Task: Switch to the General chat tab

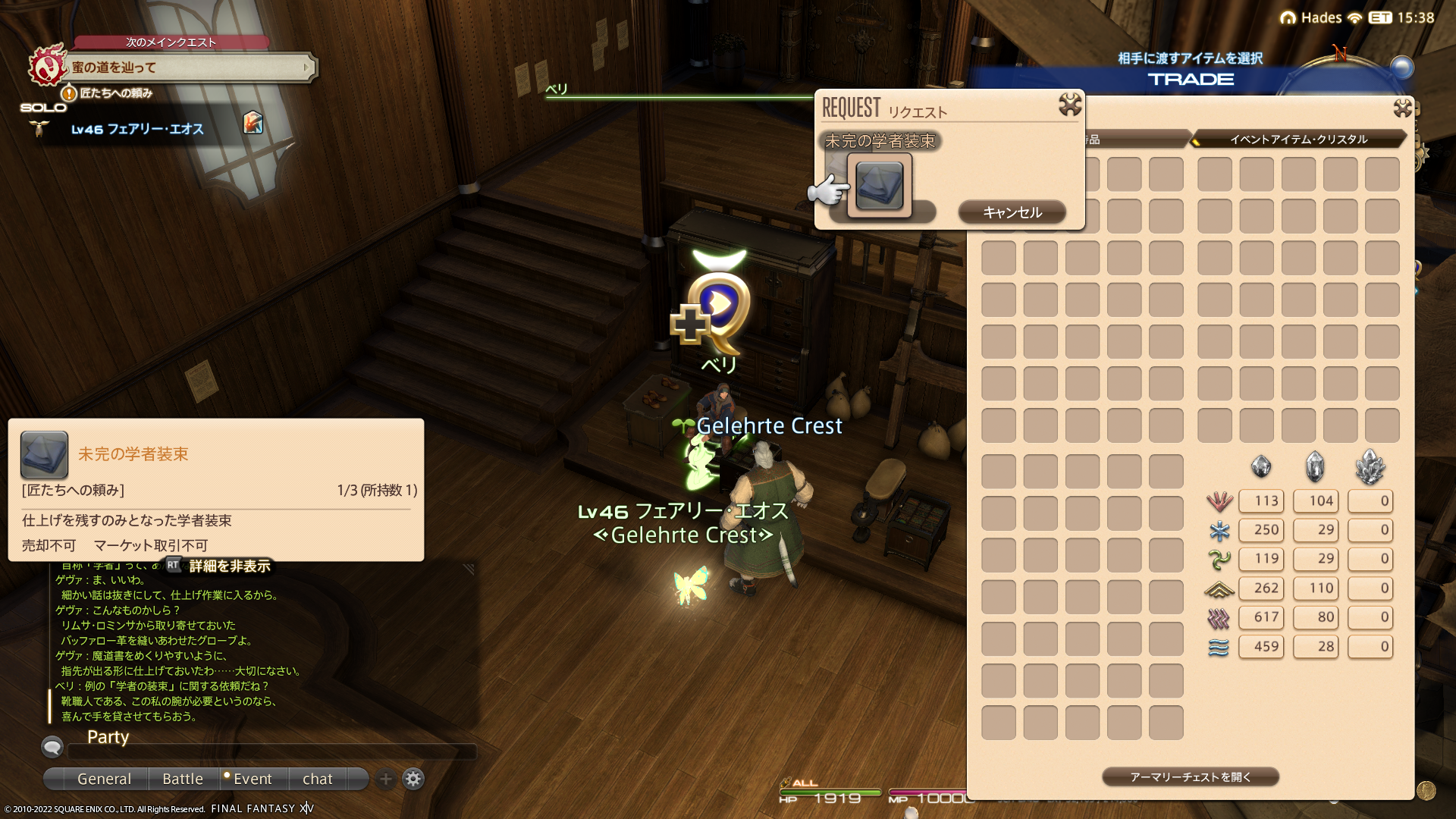Action: pos(104,779)
